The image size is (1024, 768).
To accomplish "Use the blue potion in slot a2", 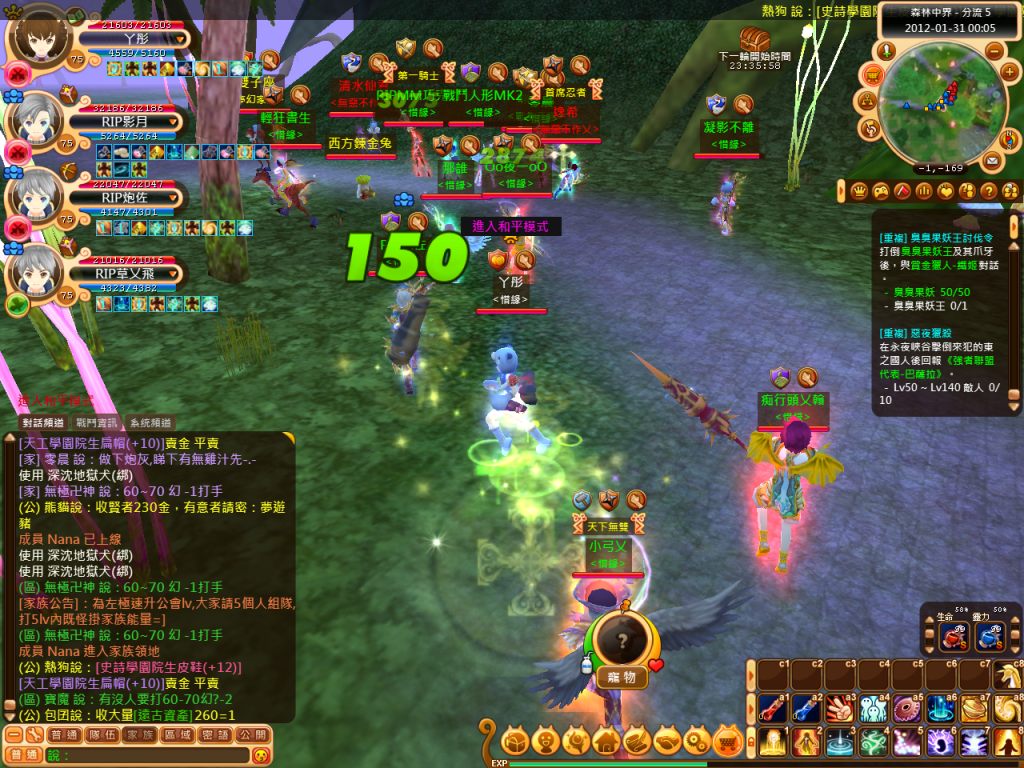I will click(805, 709).
